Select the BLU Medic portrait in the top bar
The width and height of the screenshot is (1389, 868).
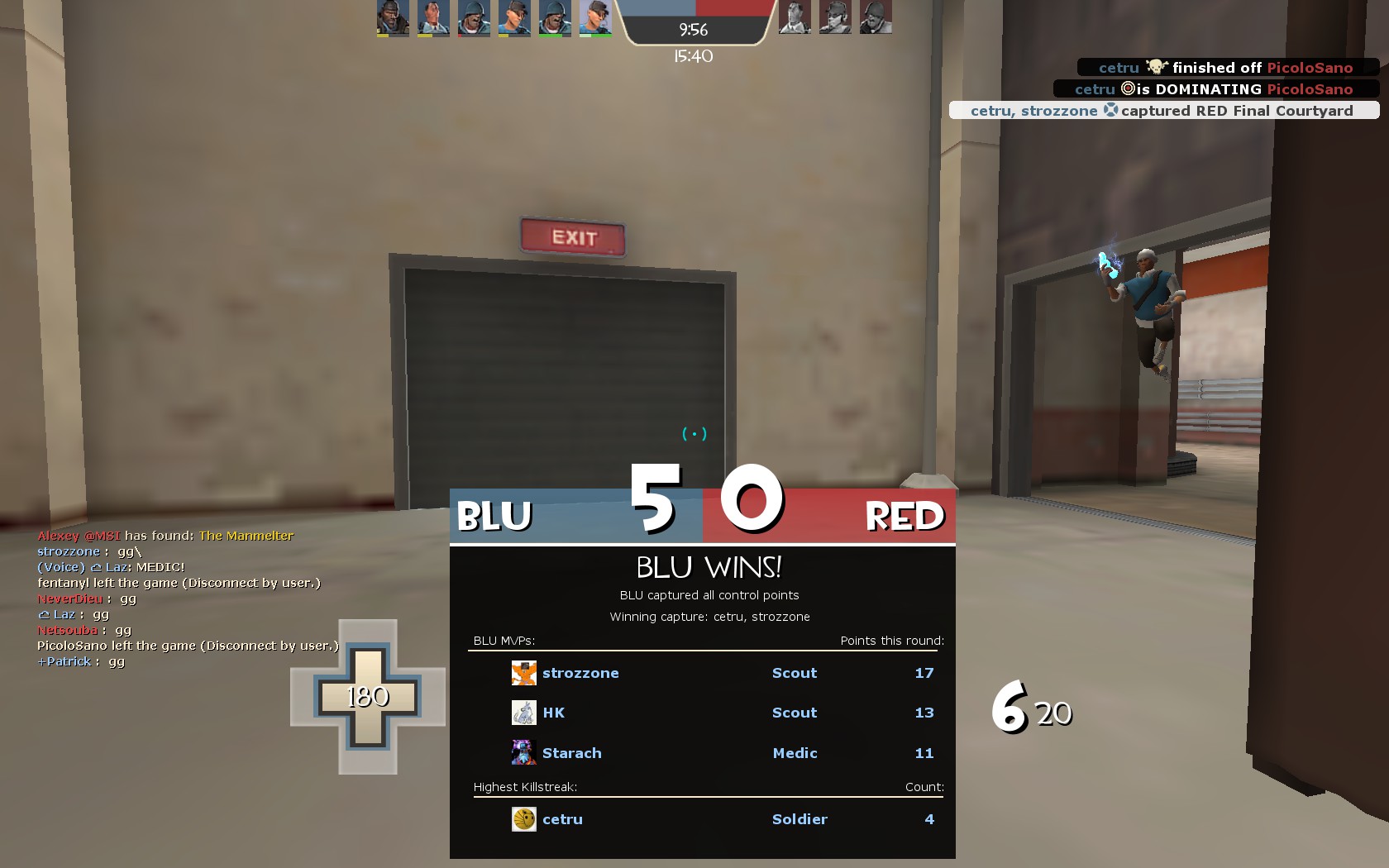(433, 18)
